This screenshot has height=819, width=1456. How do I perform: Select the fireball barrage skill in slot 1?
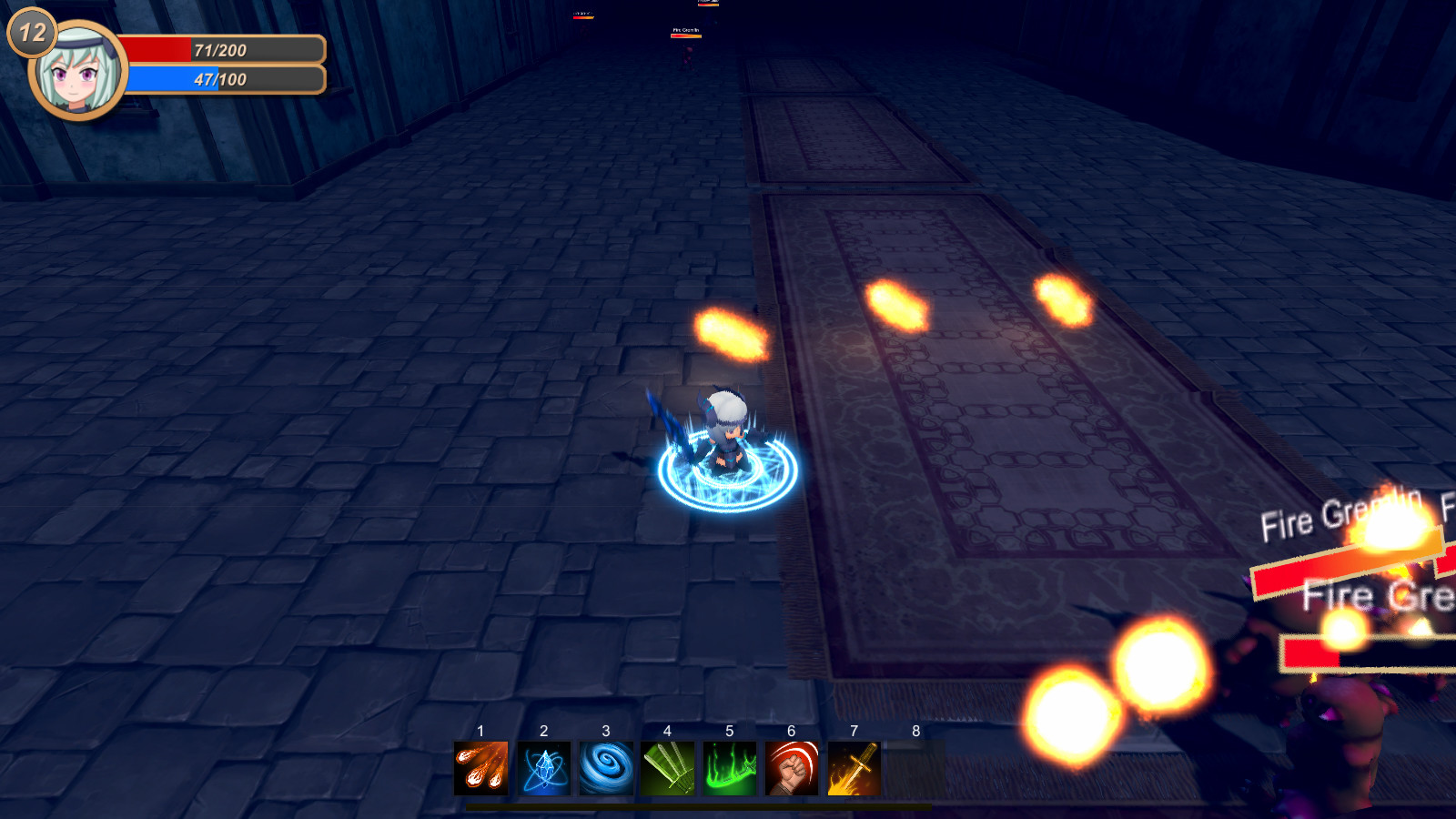tap(480, 769)
